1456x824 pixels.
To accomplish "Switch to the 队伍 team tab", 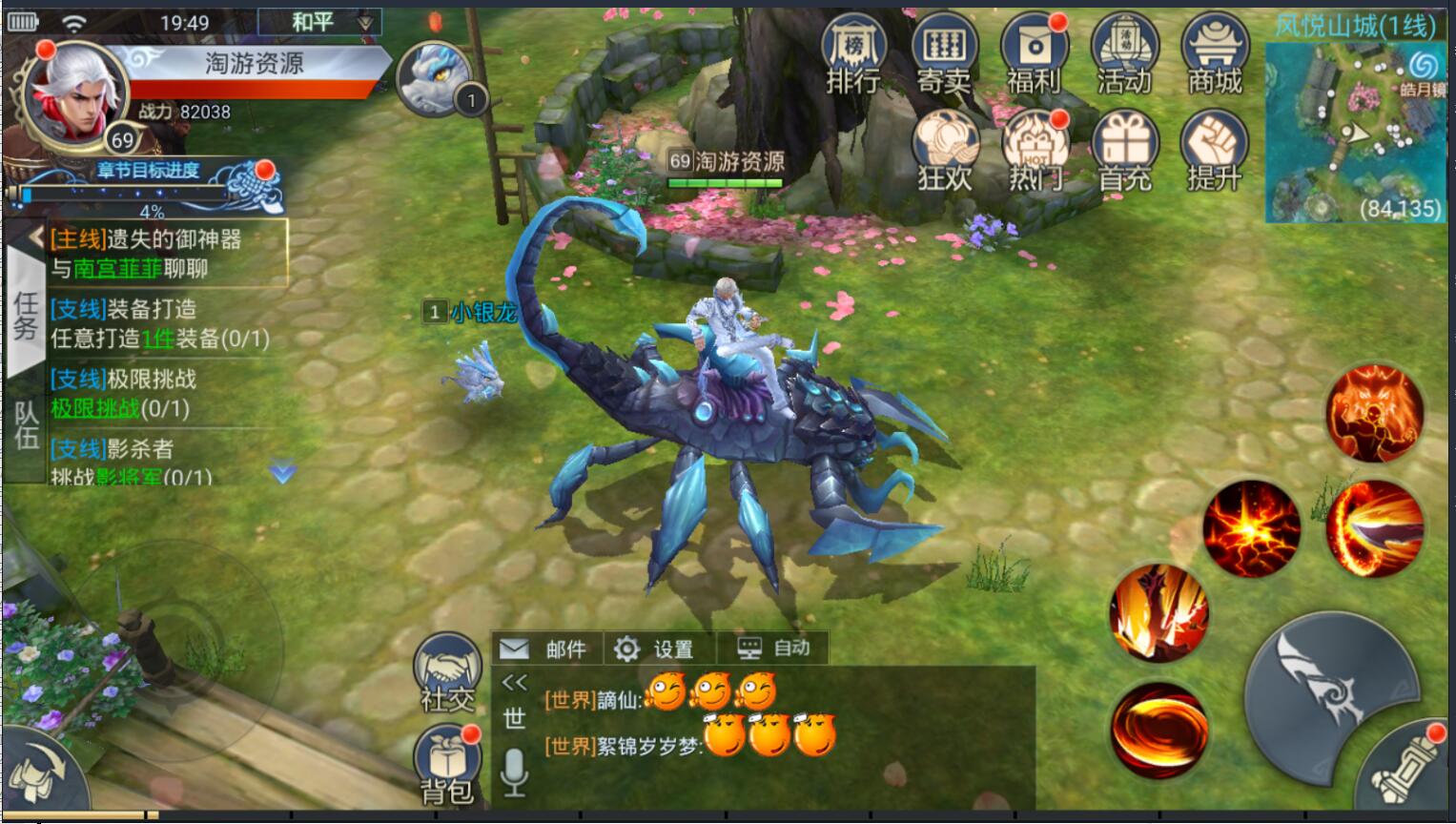I will pyautogui.click(x=25, y=425).
